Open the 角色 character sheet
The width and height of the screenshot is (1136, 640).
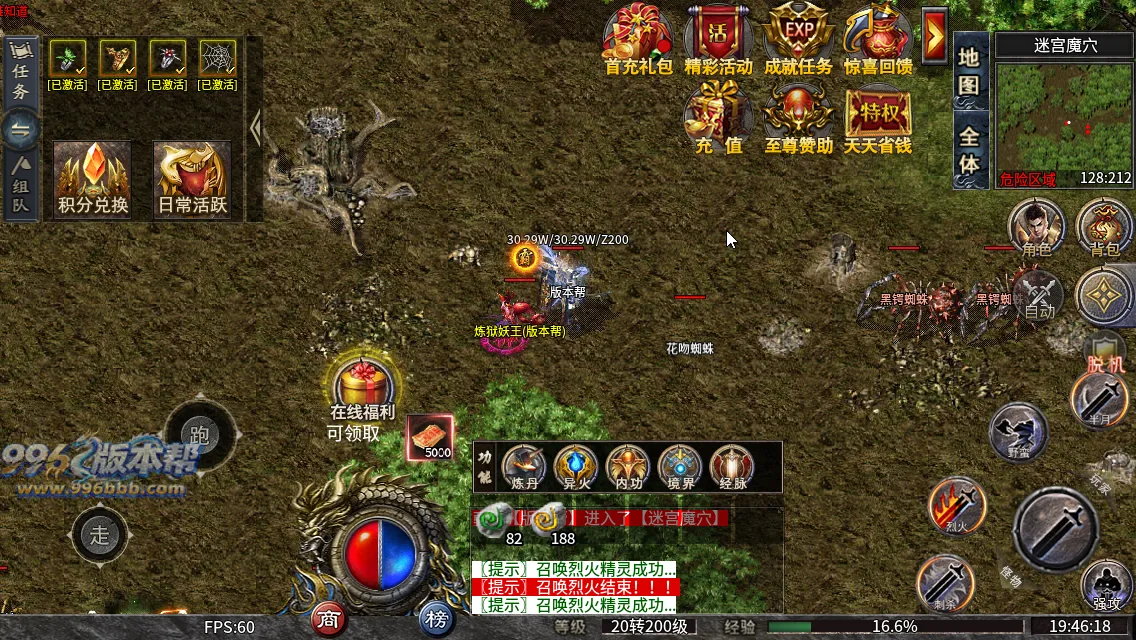(x=1035, y=226)
